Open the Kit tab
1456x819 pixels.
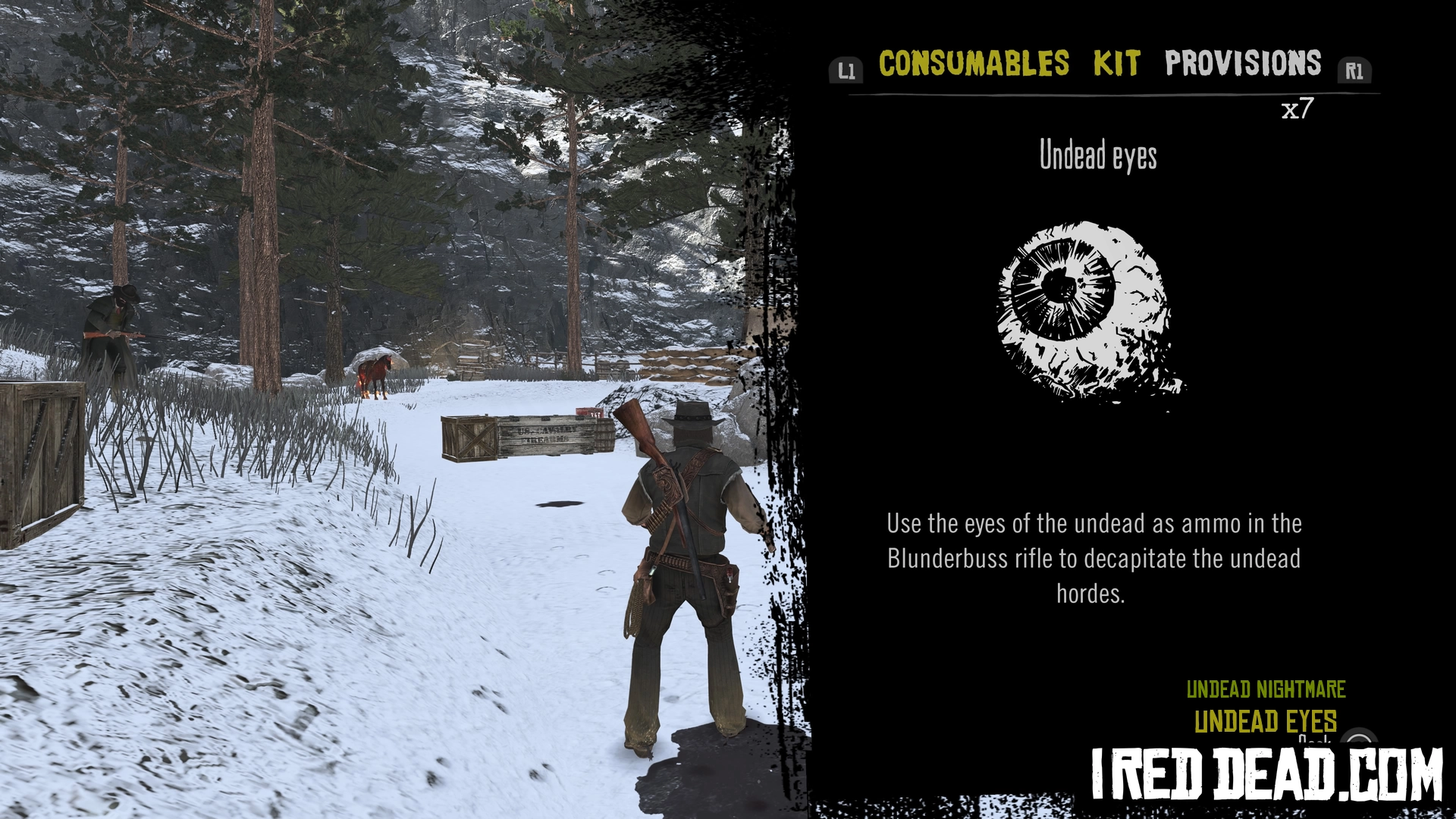pyautogui.click(x=1116, y=64)
